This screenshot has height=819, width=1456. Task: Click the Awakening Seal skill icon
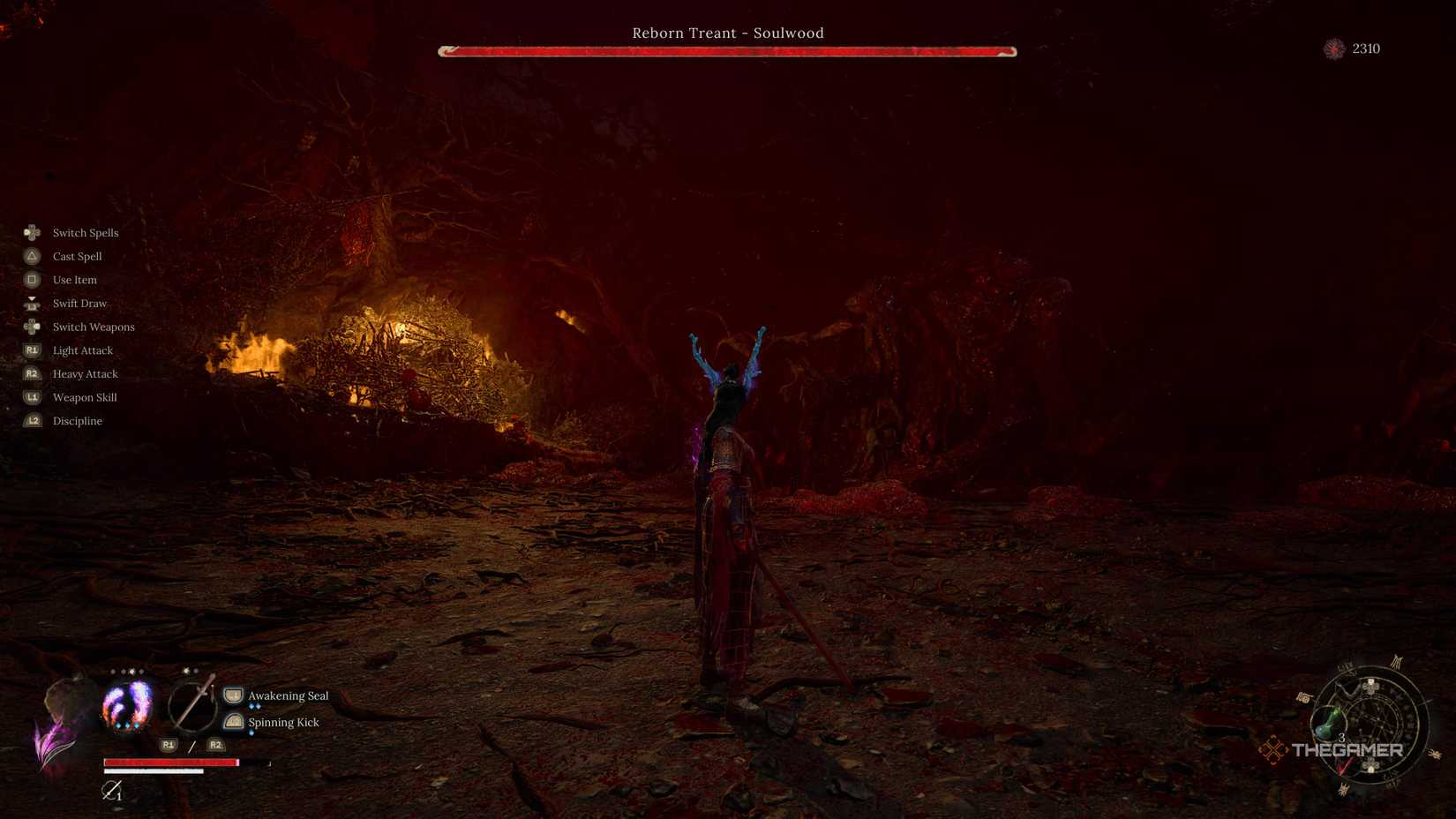pos(232,695)
